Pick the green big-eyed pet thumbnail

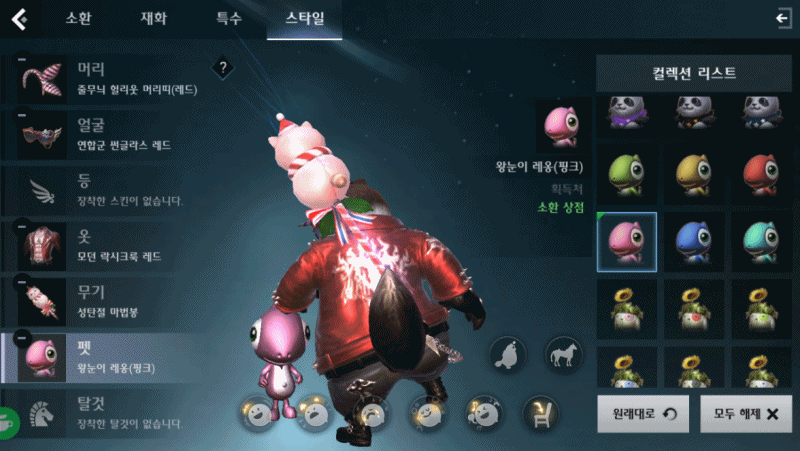pos(626,174)
